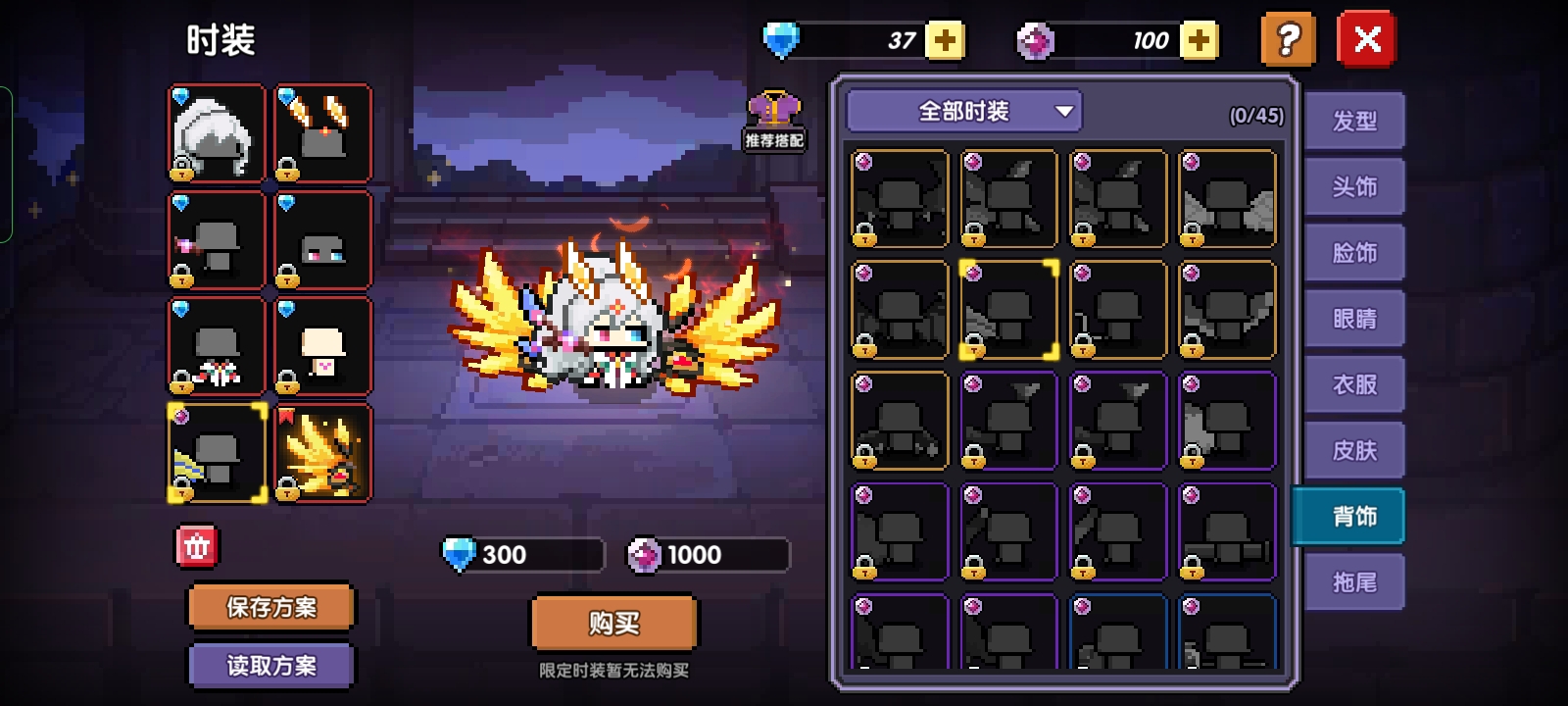This screenshot has height=706, width=1568.
Task: Switch to the 脸饰 tab
Action: [x=1354, y=253]
